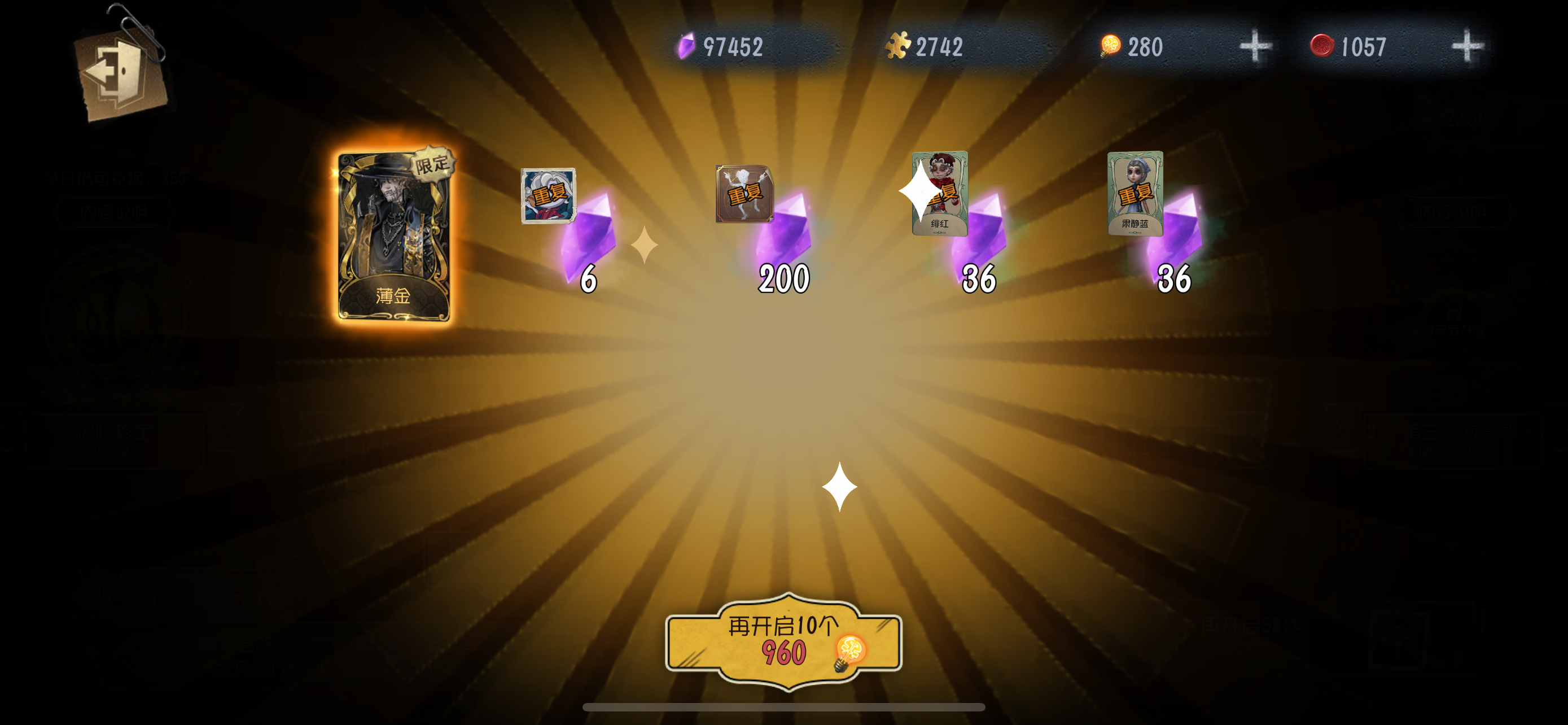The height and width of the screenshot is (725, 1568).
Task: Inspect the duplicate skeleton emote reward
Action: (x=744, y=194)
